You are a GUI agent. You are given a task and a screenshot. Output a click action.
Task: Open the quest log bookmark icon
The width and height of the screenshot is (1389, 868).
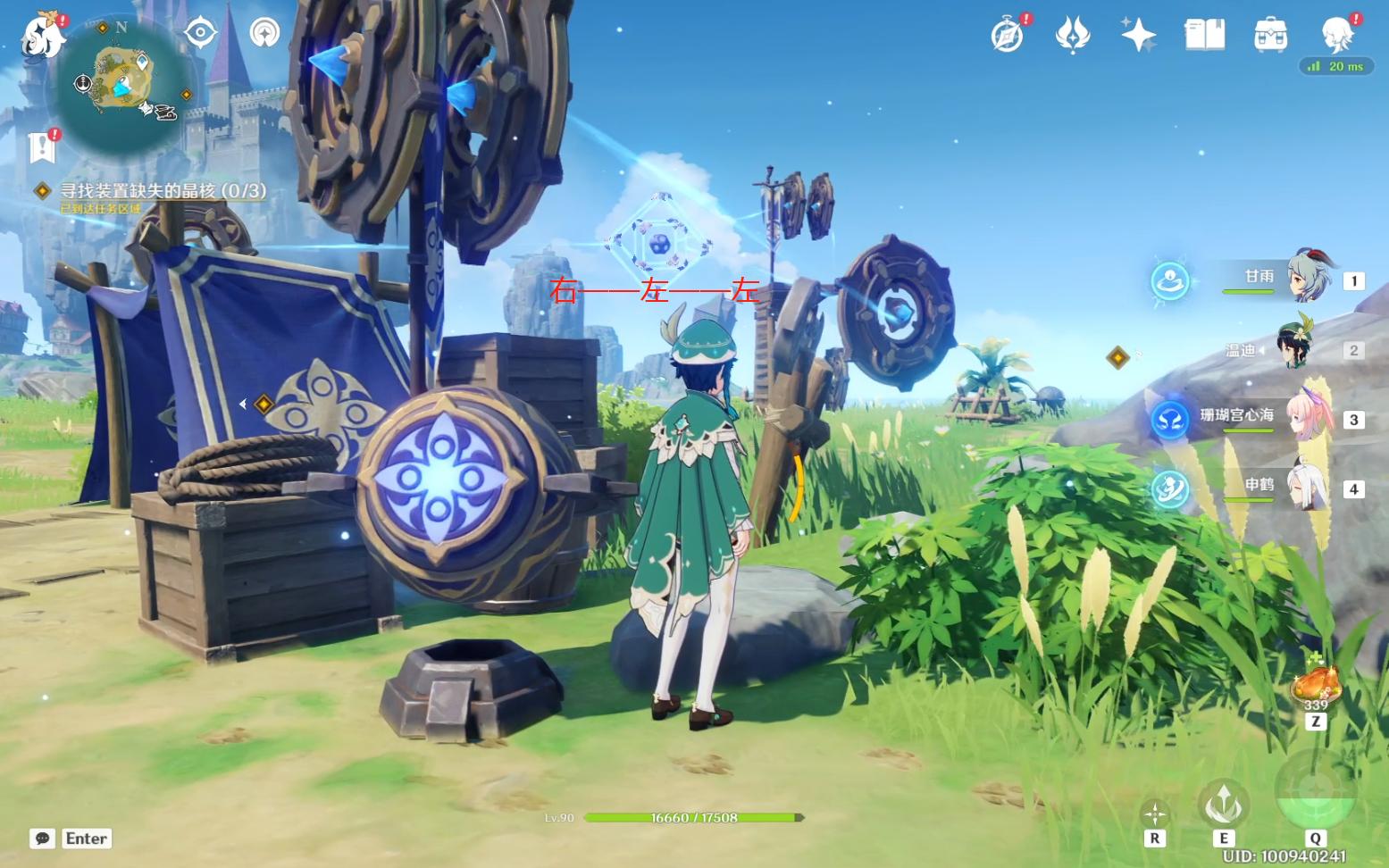point(42,147)
